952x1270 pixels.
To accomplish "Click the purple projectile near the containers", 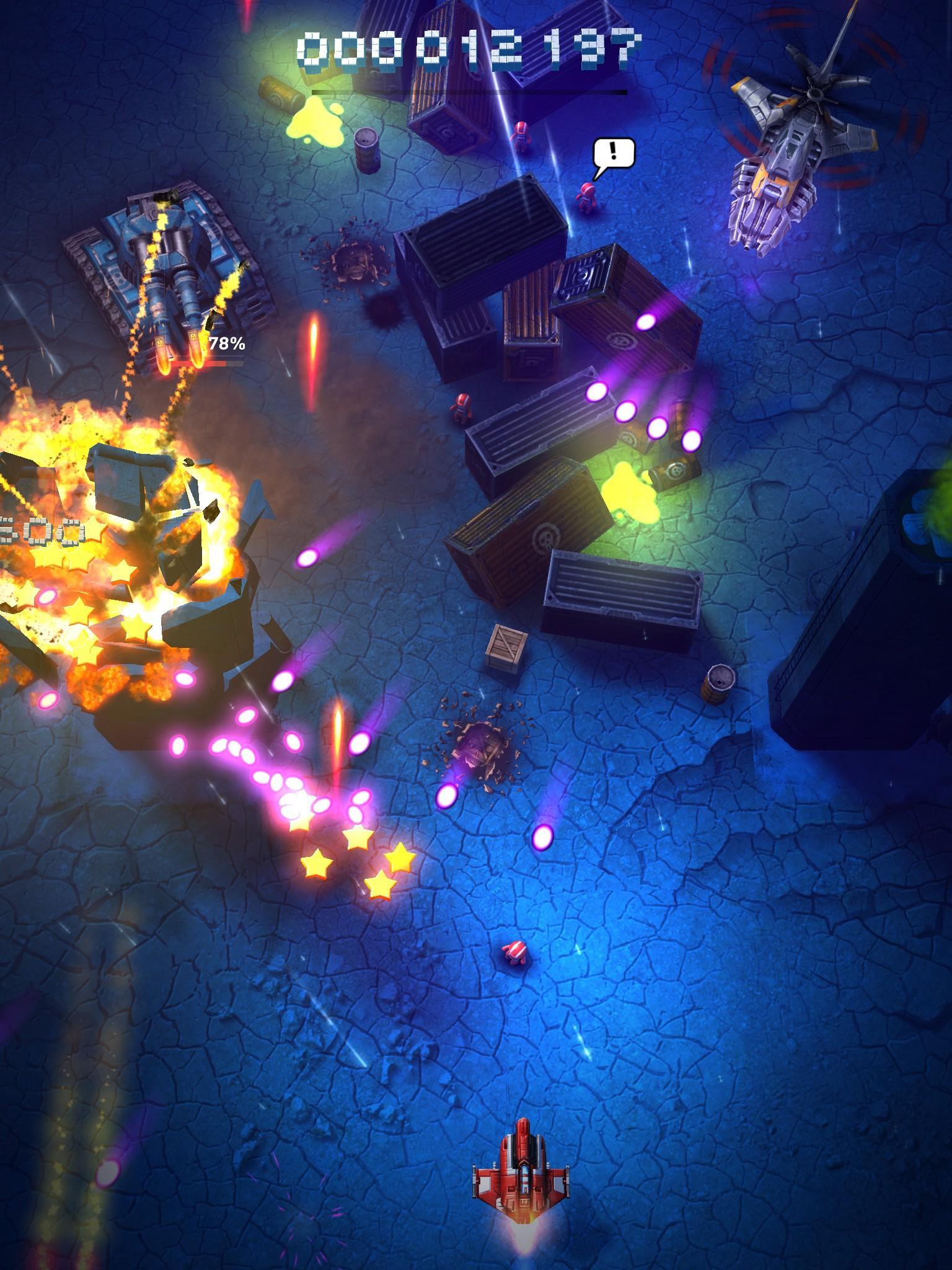I will click(x=645, y=322).
